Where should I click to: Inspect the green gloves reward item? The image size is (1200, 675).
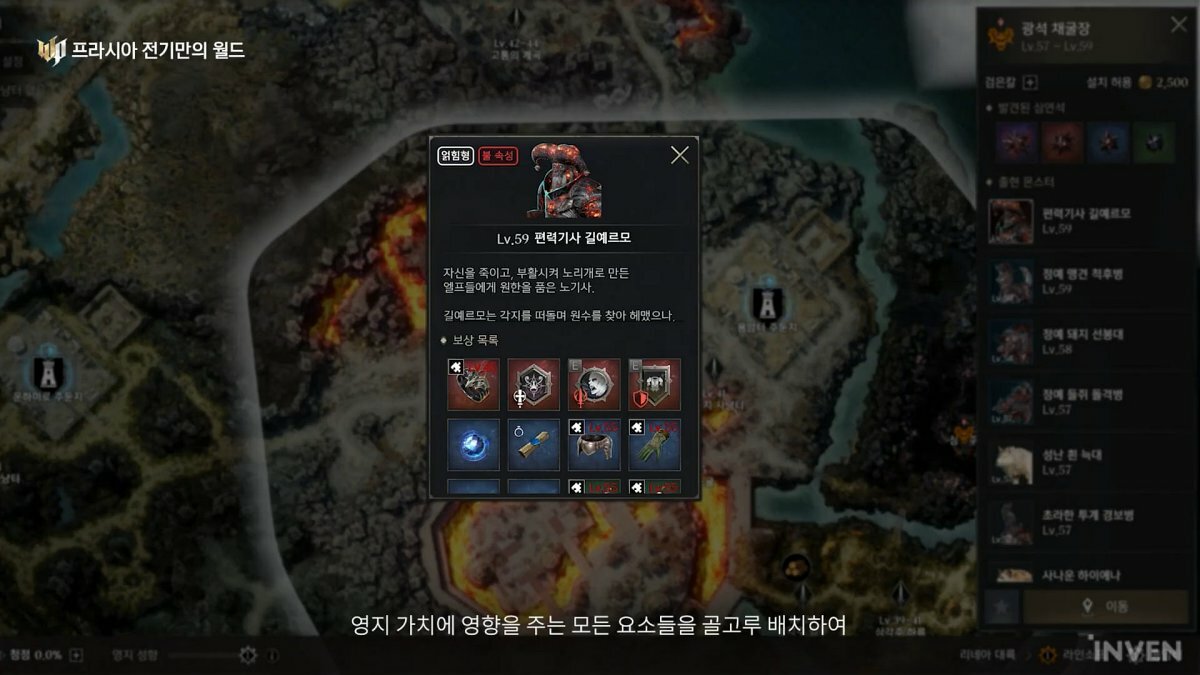coord(654,445)
